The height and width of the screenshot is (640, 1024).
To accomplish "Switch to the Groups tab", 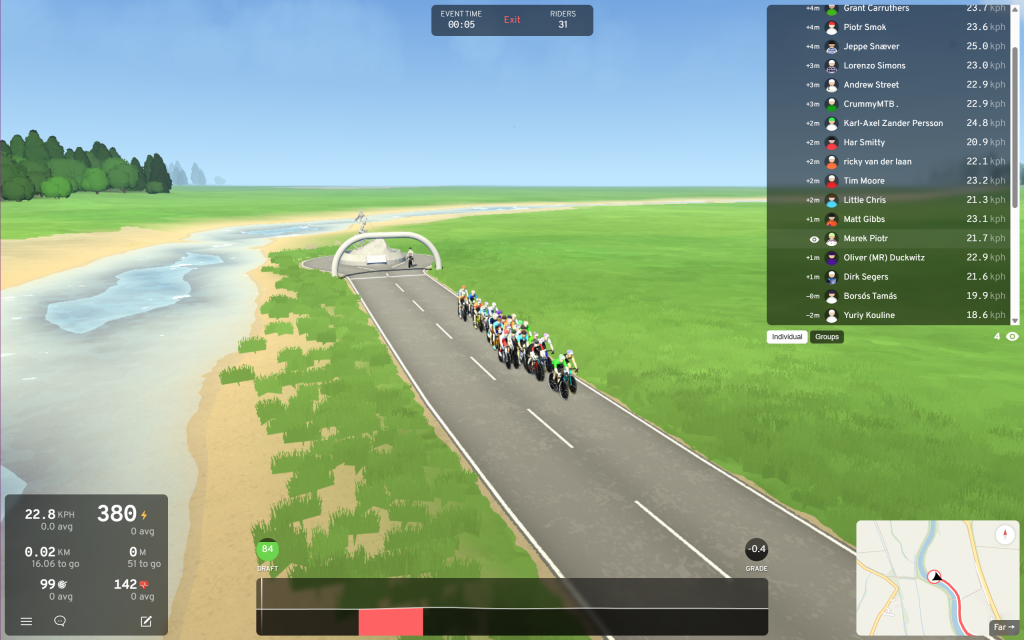I will (827, 337).
